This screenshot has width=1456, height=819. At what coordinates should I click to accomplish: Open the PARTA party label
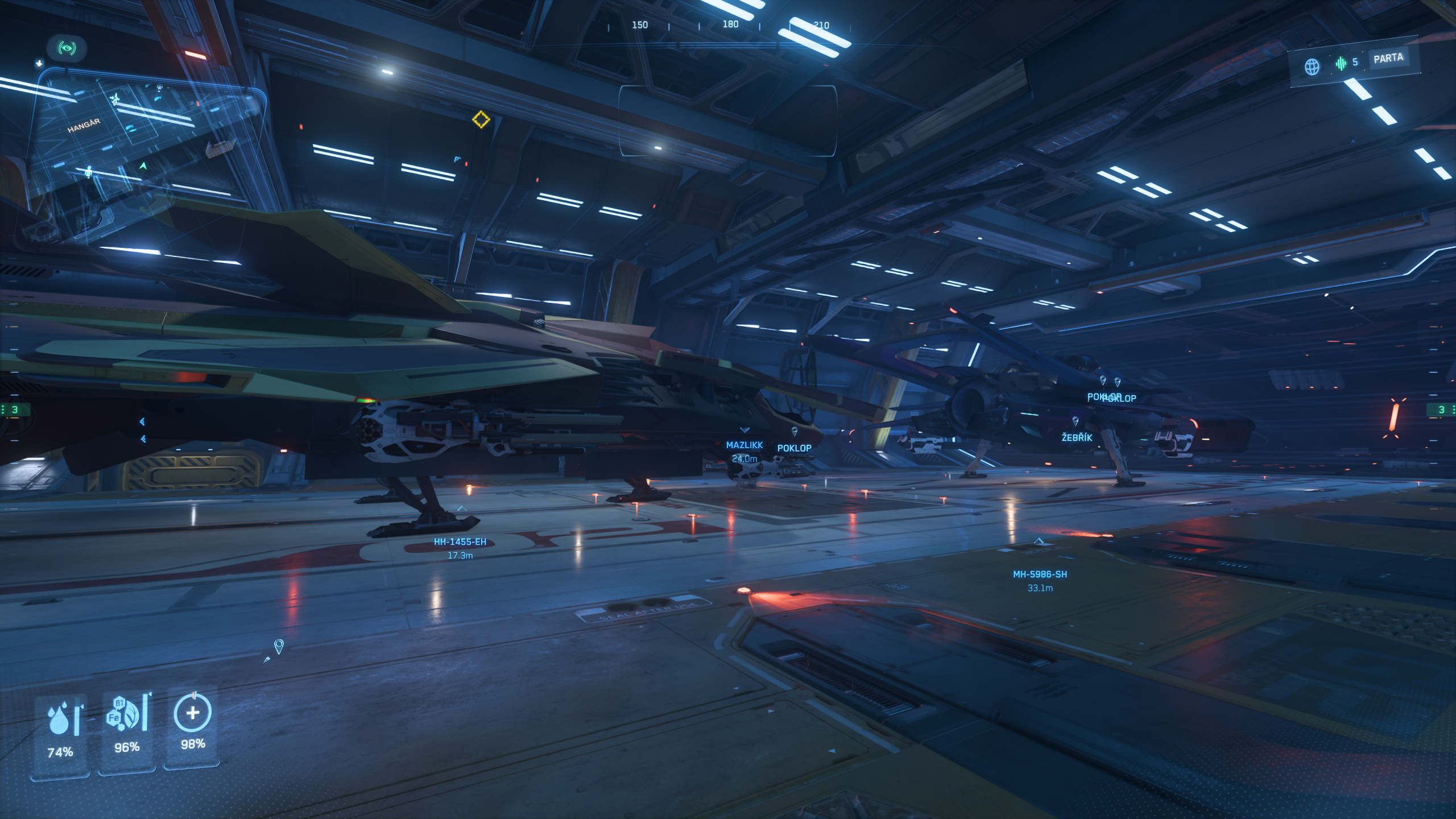(x=1388, y=58)
